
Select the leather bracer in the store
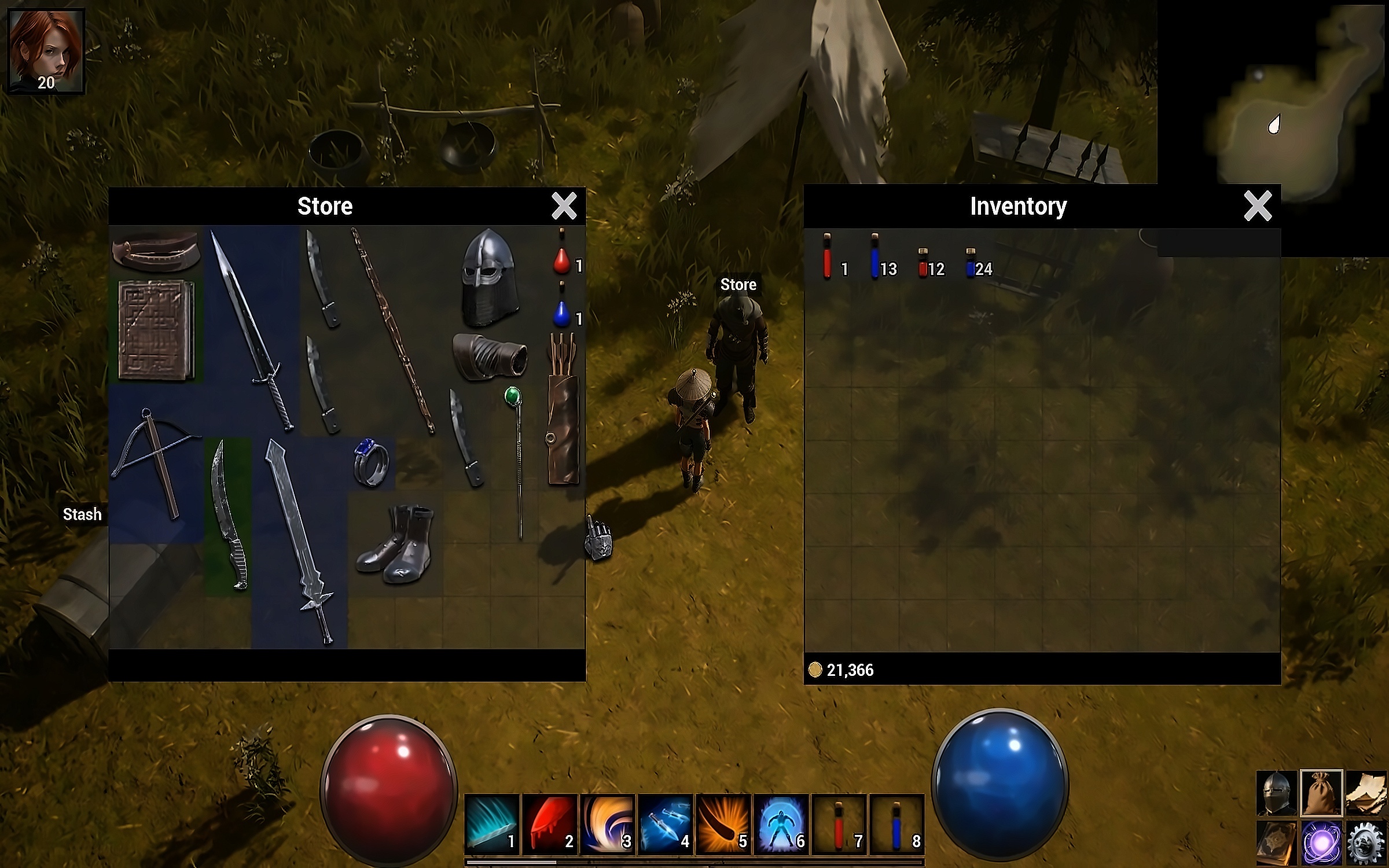coord(490,356)
